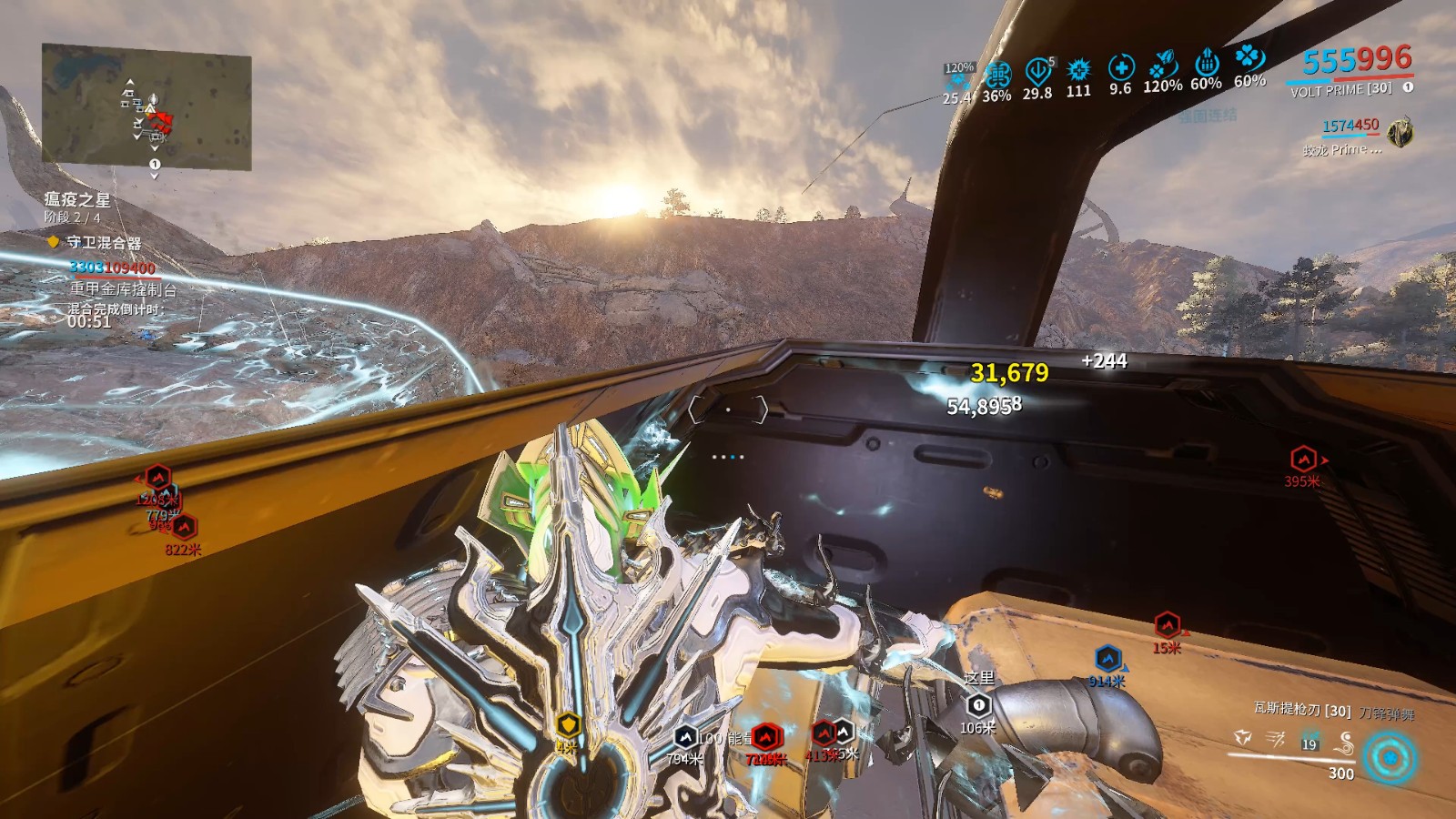Click the four-leaf clover 60% buff icon
The height and width of the screenshot is (819, 1456).
coord(1249,58)
